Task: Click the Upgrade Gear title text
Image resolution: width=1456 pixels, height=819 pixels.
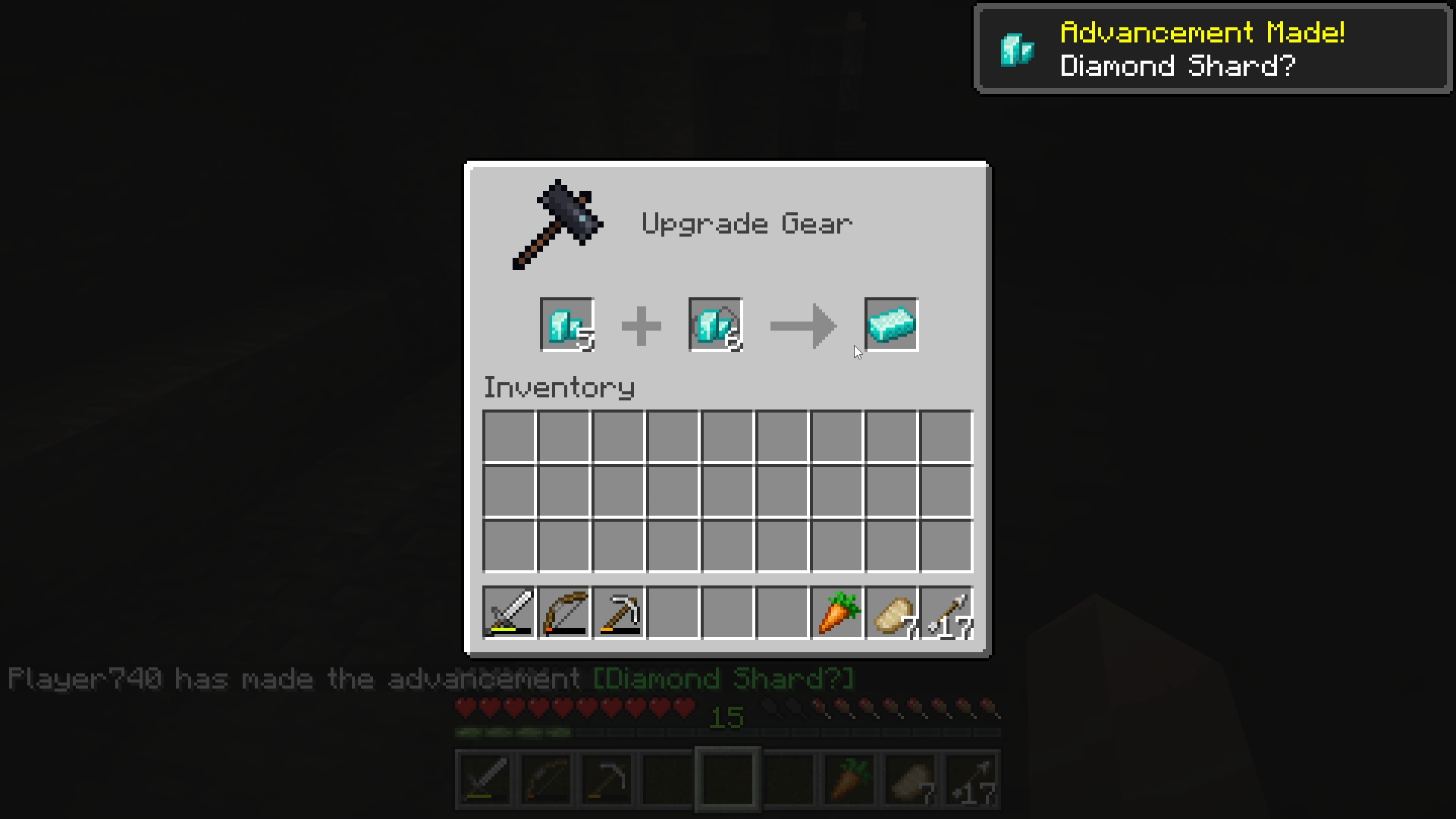Action: point(747,222)
